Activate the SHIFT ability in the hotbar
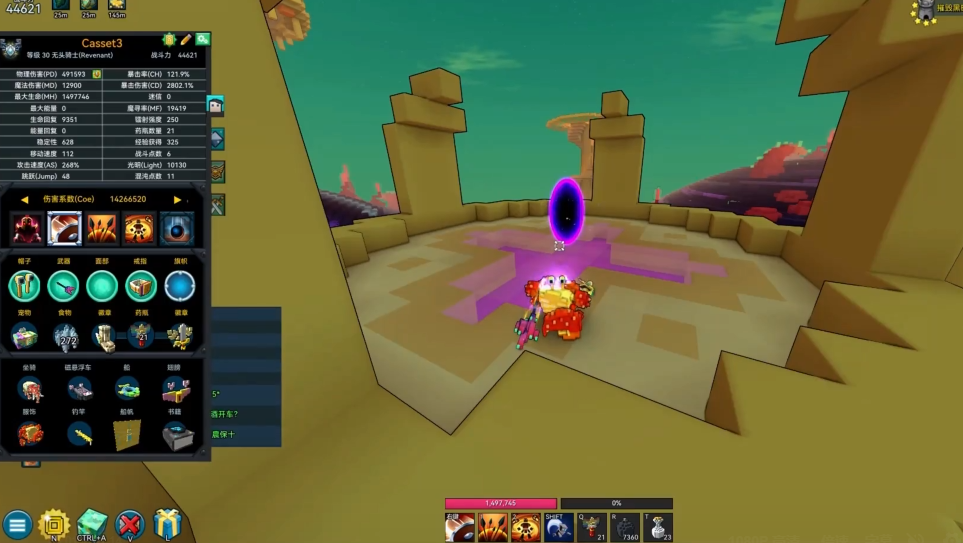 pos(557,526)
